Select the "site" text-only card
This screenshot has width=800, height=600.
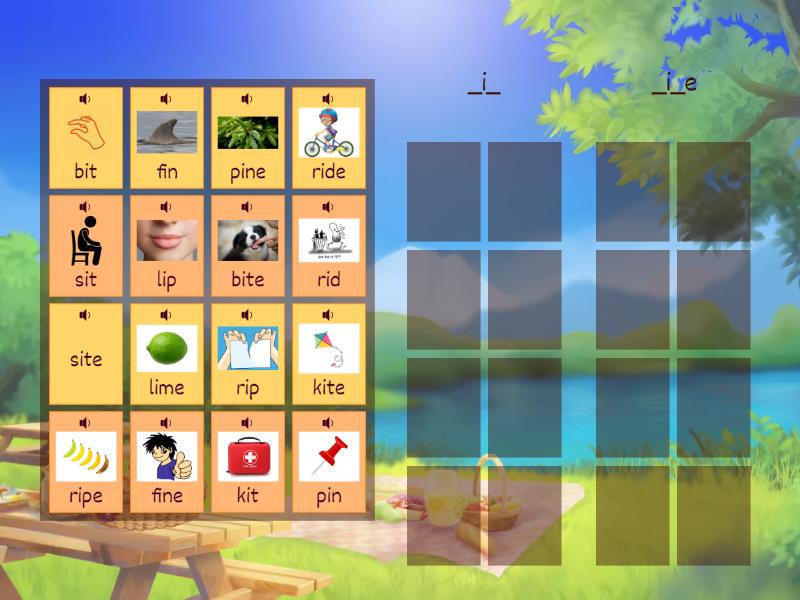click(x=86, y=358)
